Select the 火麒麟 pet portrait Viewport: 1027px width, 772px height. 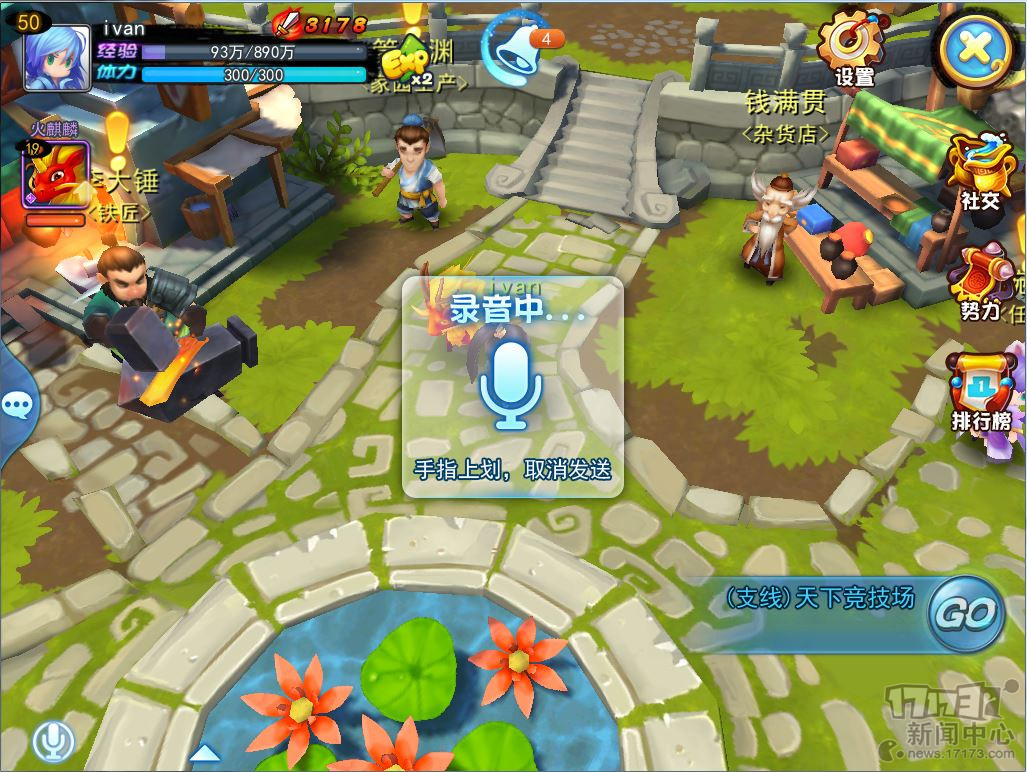pos(56,174)
